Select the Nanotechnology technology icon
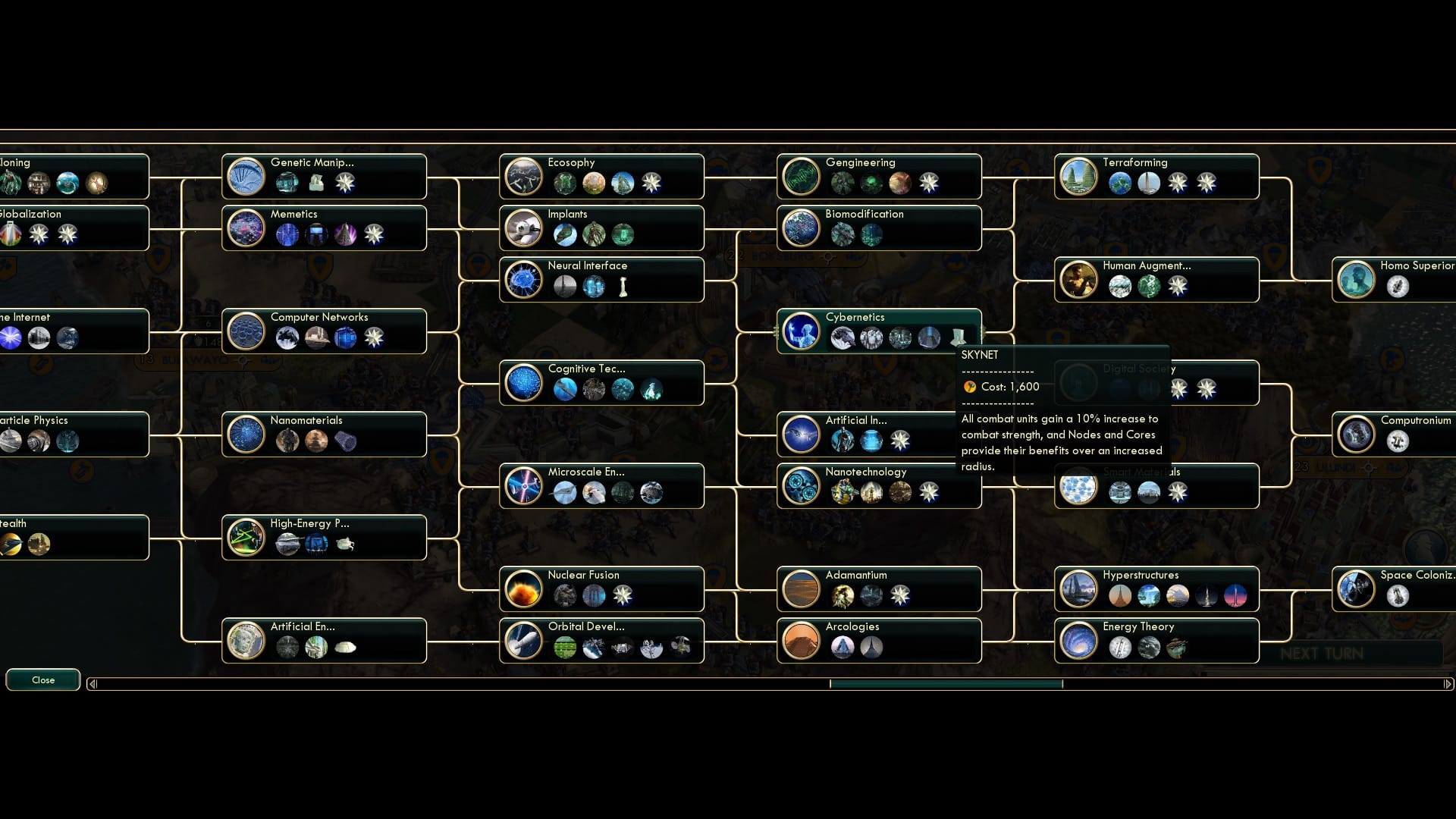Viewport: 1456px width, 819px height. click(x=802, y=488)
